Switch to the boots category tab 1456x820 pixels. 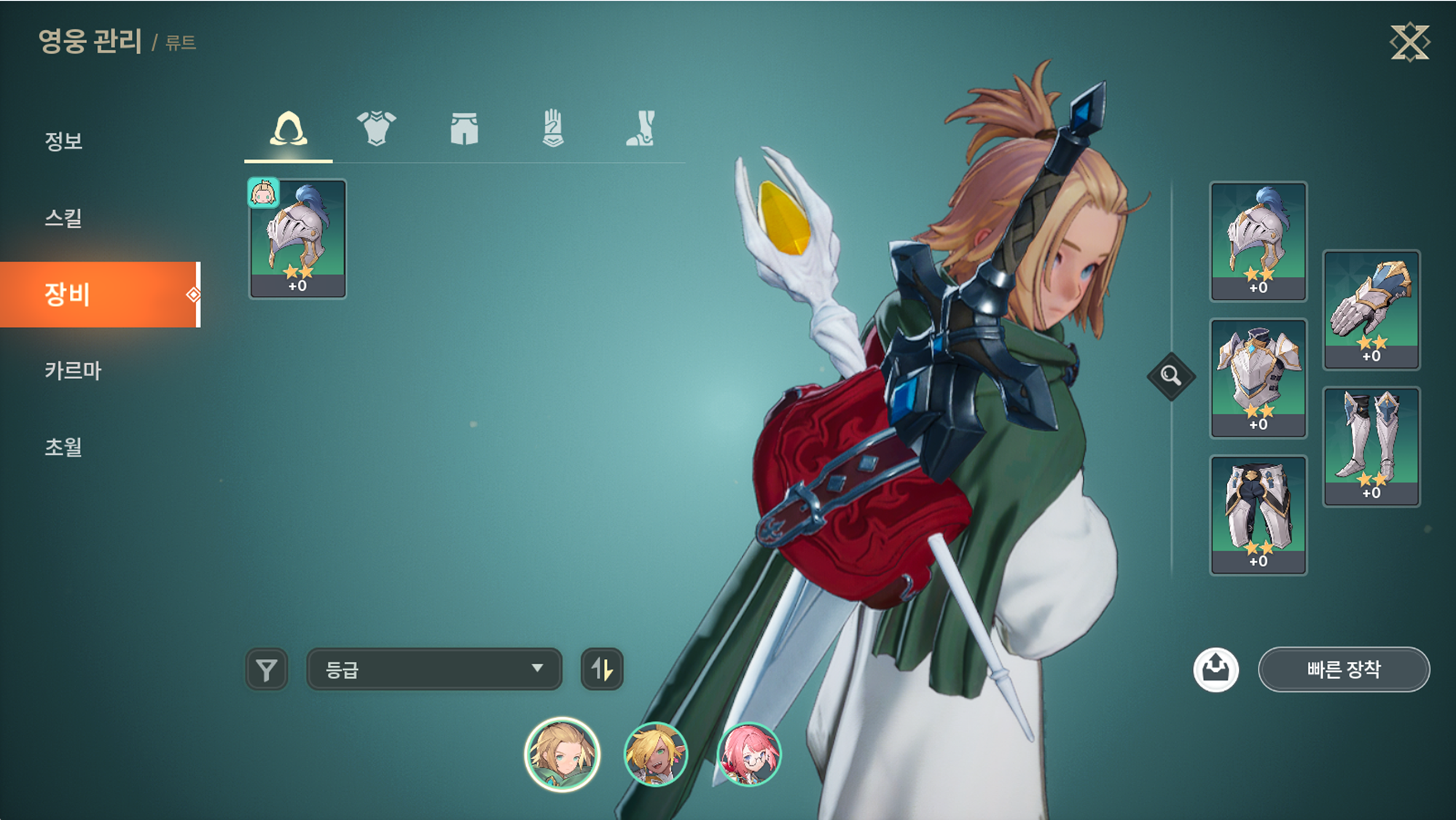click(641, 130)
